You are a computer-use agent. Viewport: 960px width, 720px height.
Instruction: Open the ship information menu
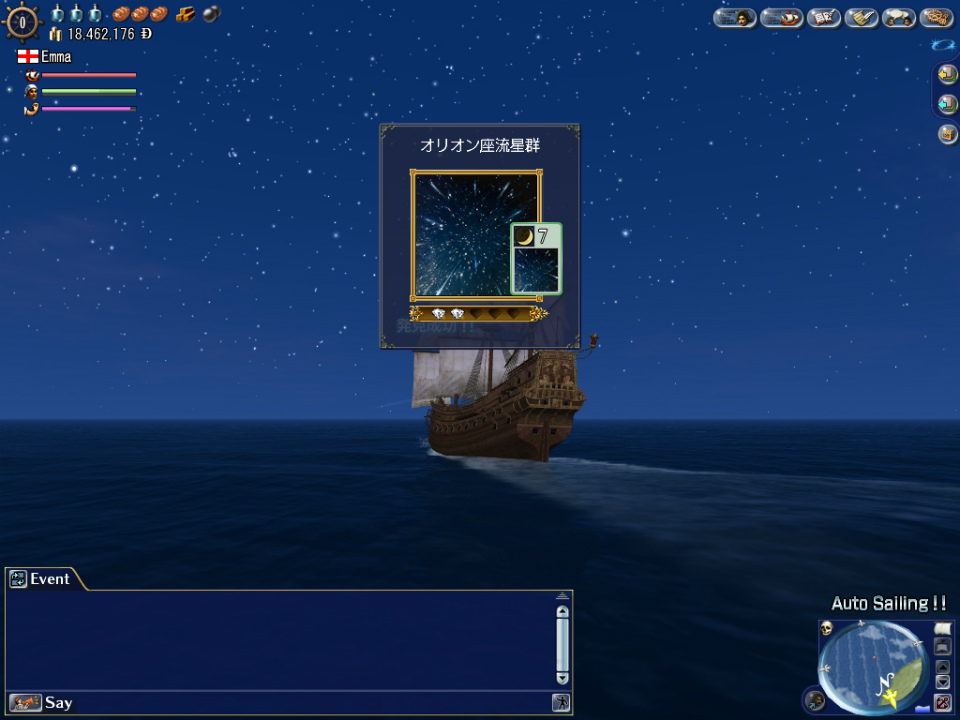point(781,17)
